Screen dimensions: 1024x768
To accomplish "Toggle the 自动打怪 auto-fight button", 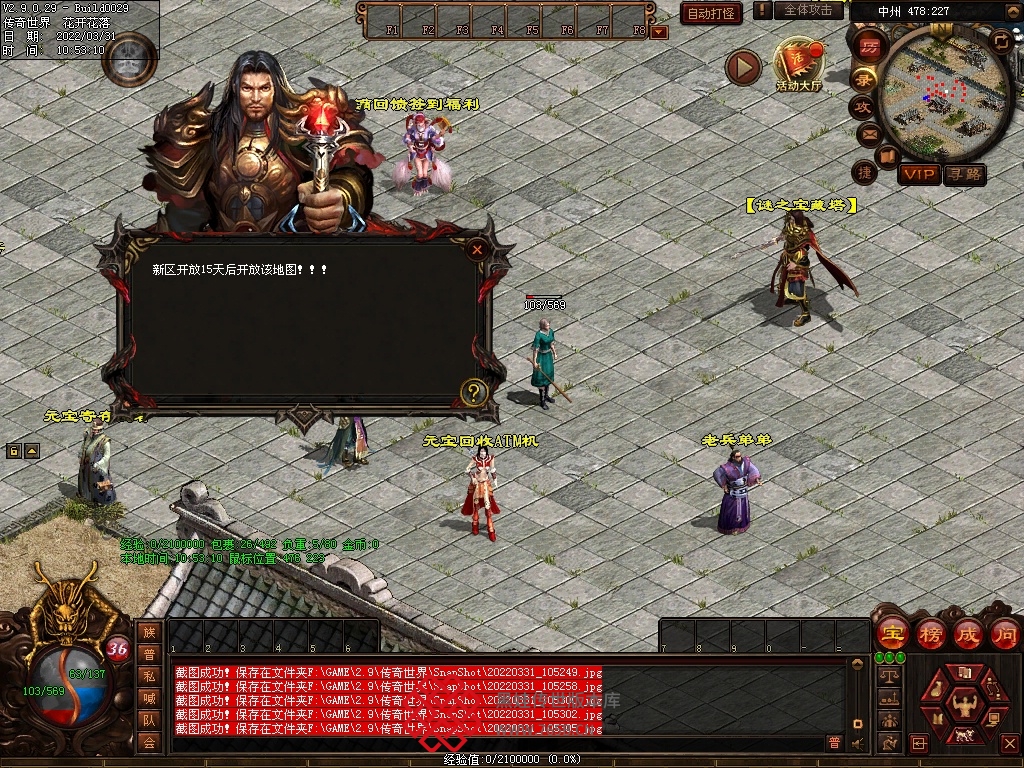I will 711,13.
